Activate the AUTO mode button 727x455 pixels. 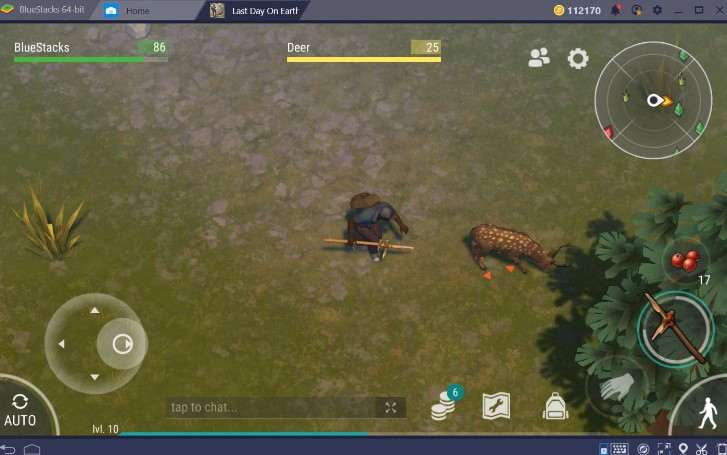tap(20, 408)
